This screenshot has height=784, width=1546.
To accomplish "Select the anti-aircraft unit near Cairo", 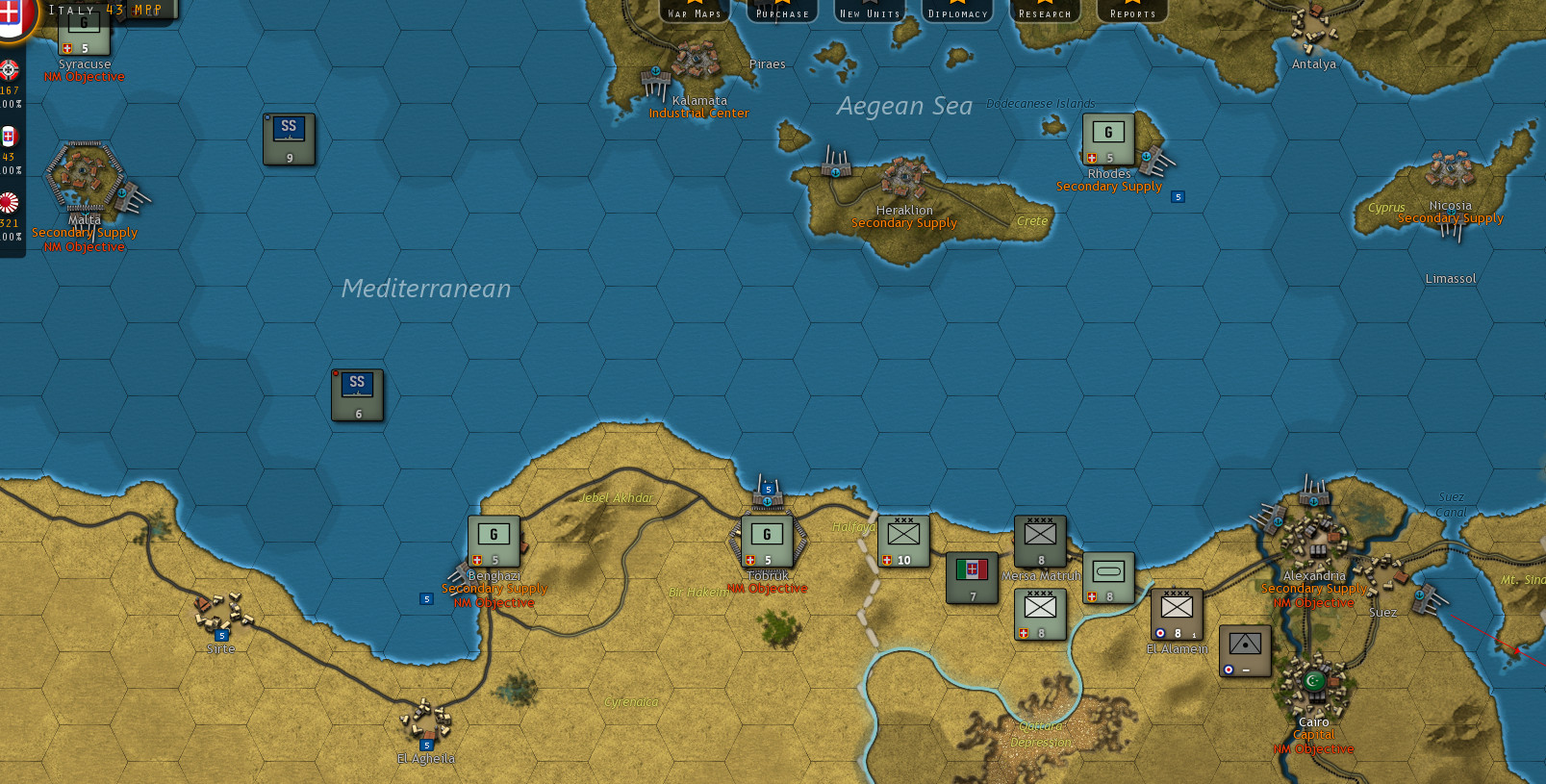I will click(x=1244, y=650).
